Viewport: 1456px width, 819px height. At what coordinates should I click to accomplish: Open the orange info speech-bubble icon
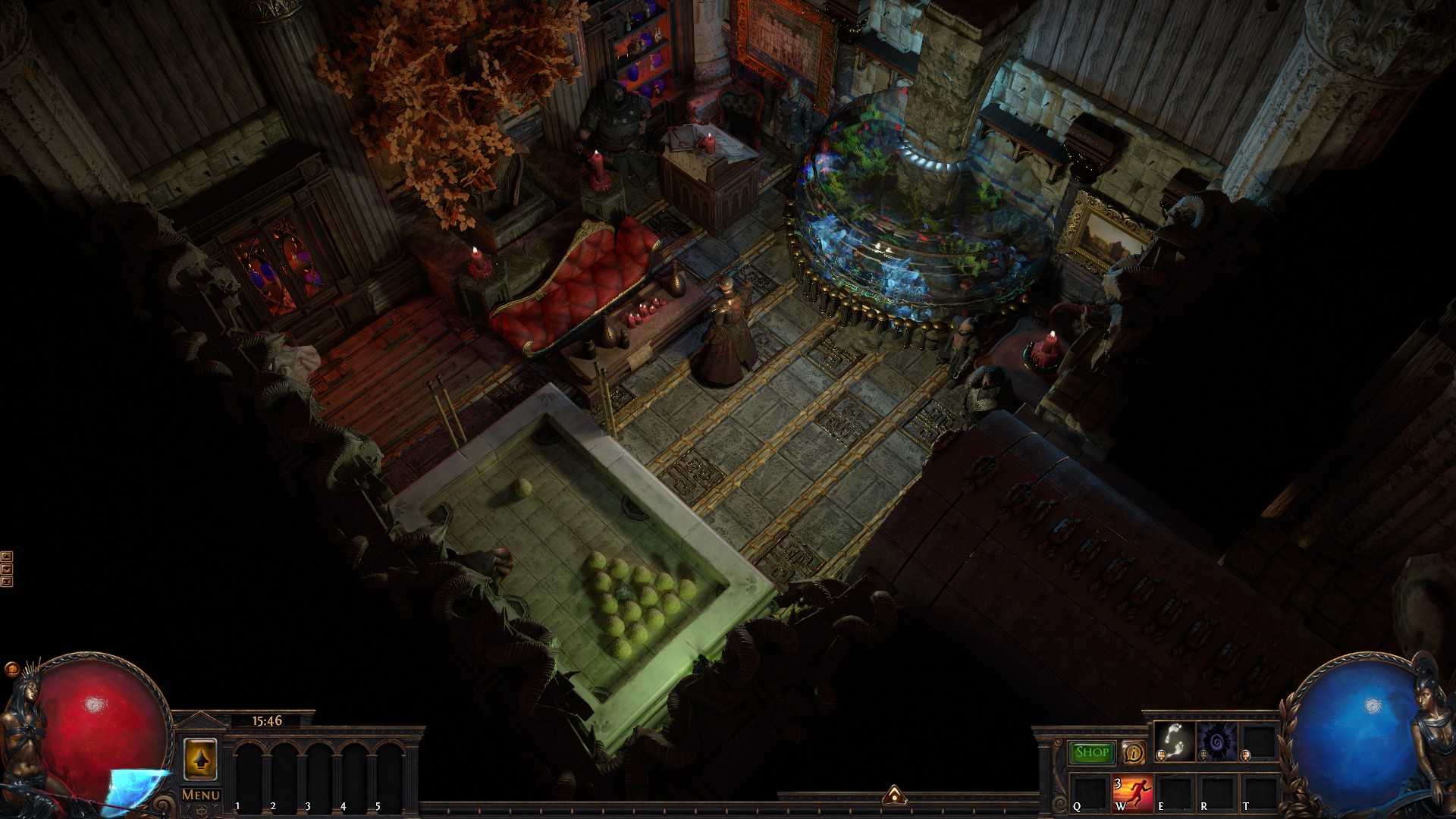(x=1134, y=752)
